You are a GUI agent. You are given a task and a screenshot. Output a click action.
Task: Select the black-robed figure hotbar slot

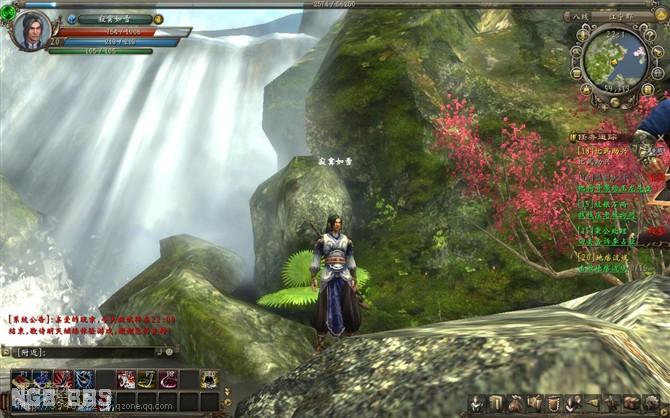(209, 379)
